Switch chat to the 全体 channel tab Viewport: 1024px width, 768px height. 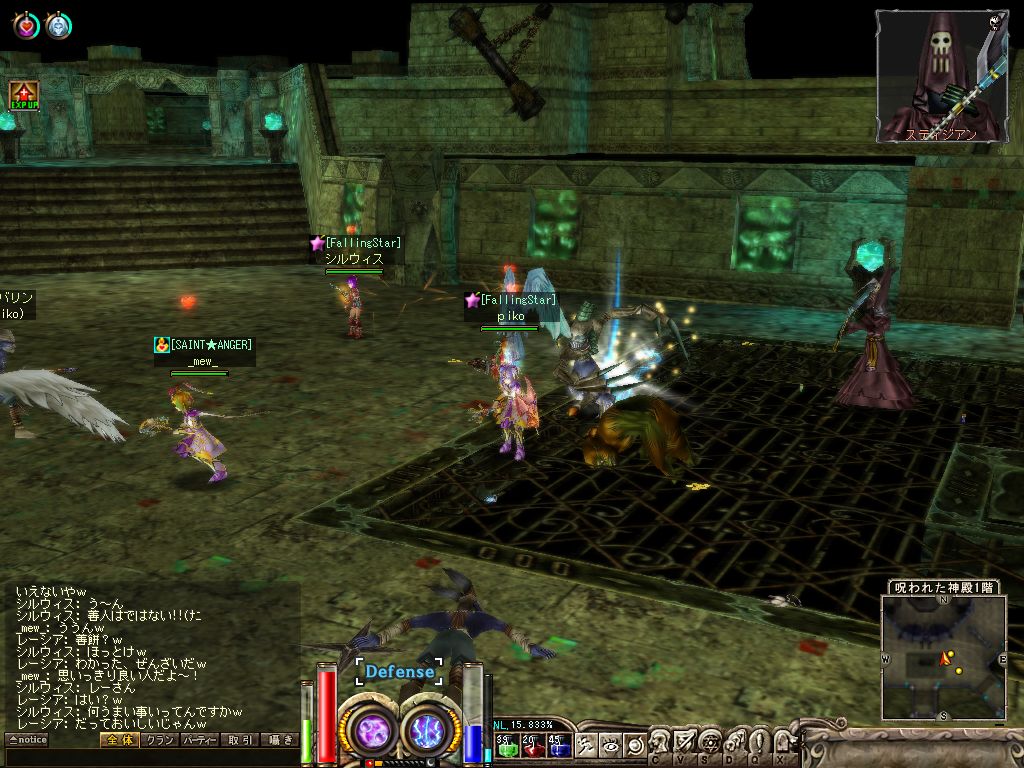click(x=117, y=740)
